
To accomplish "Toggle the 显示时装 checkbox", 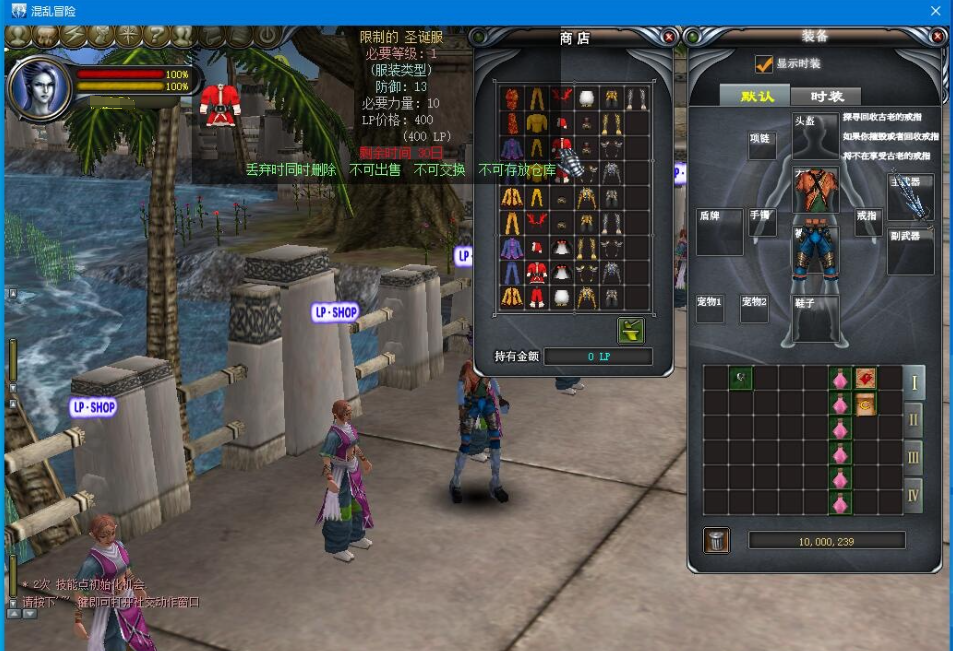I will coord(764,64).
